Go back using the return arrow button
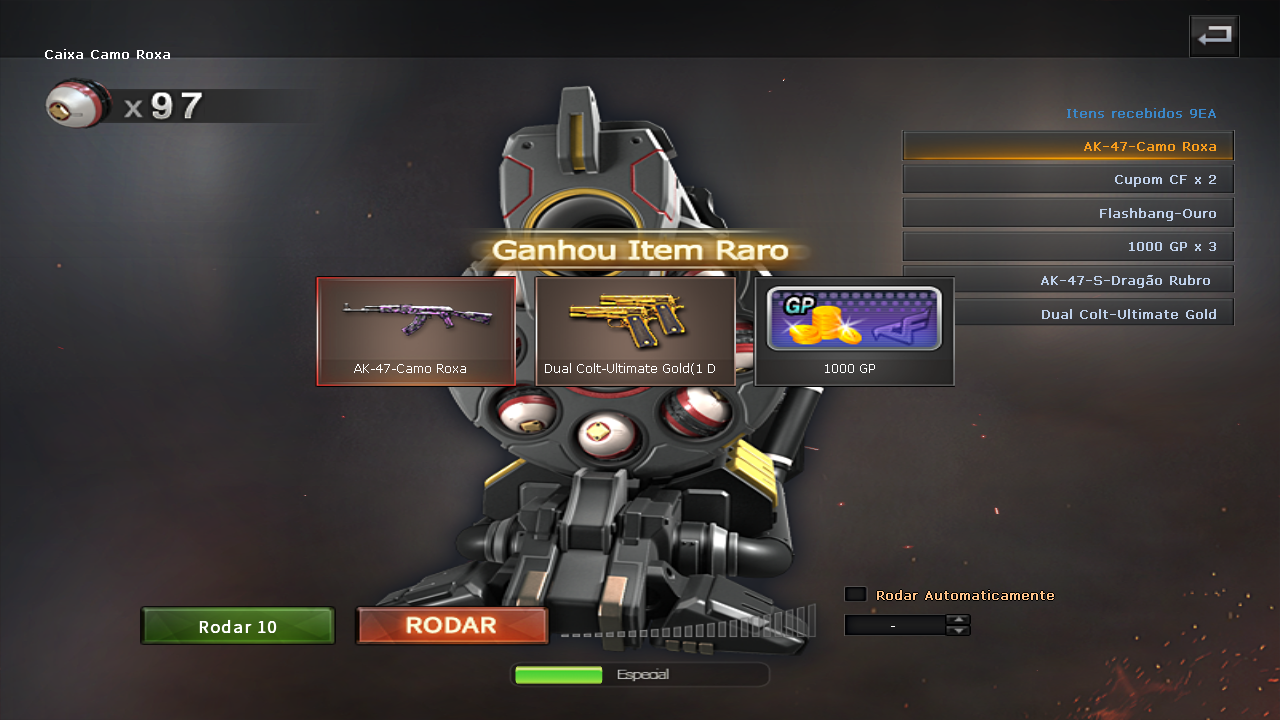The image size is (1280, 720). click(1214, 36)
